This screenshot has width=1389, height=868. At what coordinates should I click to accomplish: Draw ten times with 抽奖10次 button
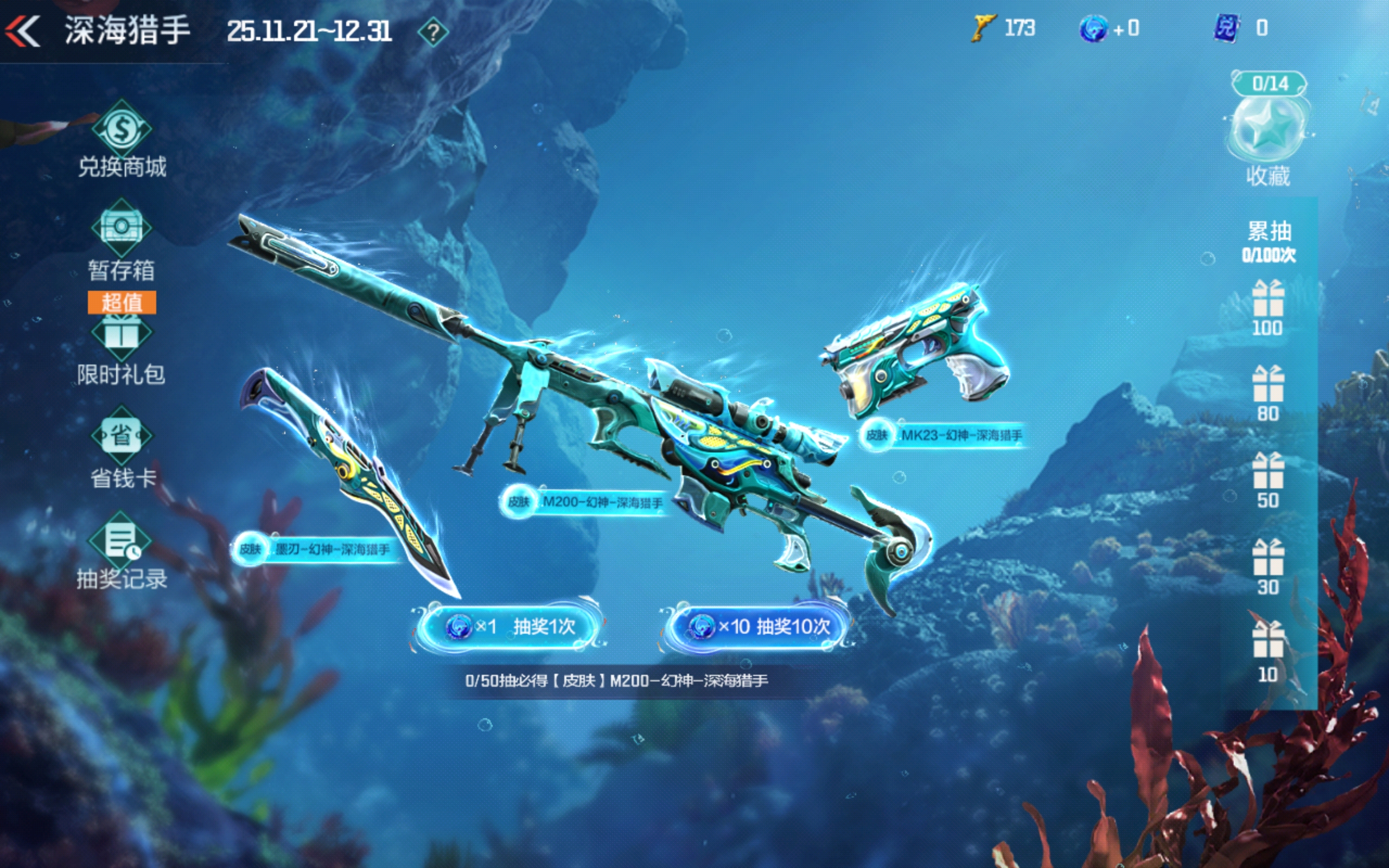tap(759, 626)
